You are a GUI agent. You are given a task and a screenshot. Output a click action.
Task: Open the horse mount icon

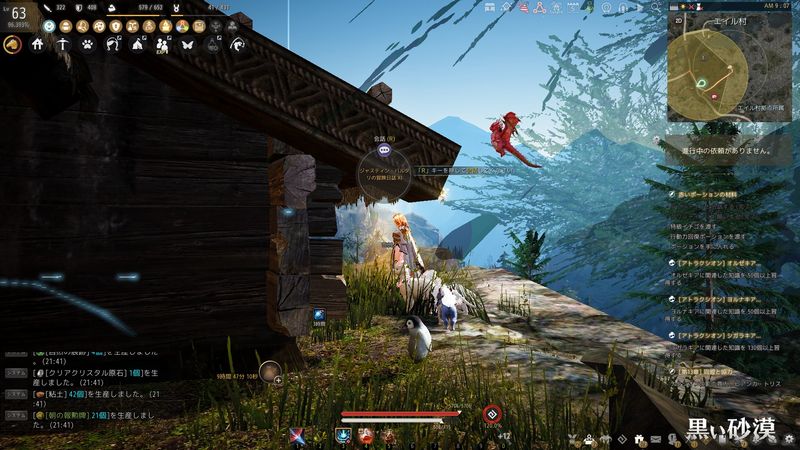point(14,45)
